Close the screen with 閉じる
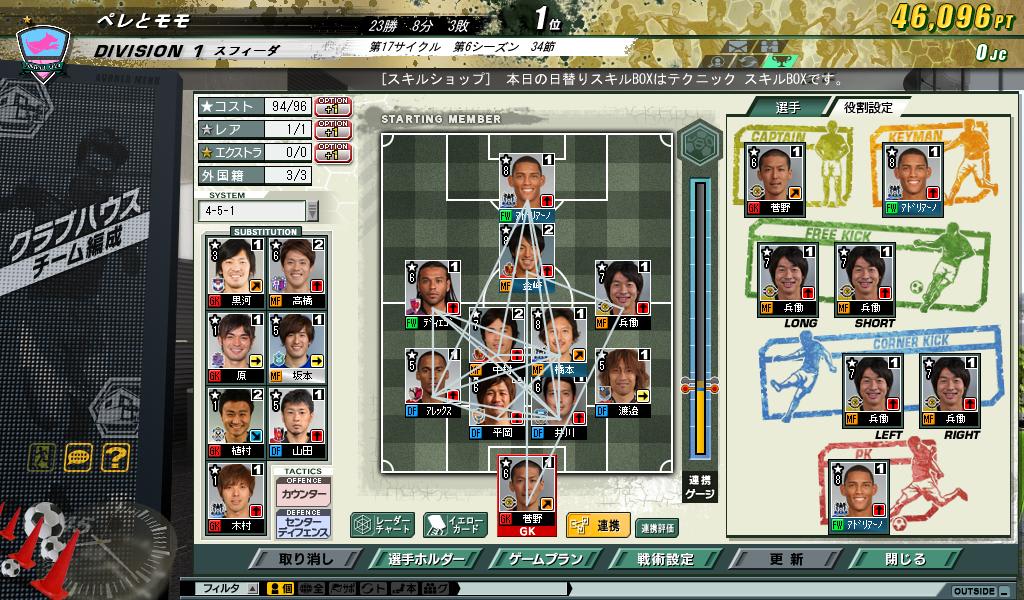Viewport: 1024px width, 600px height. pos(906,559)
